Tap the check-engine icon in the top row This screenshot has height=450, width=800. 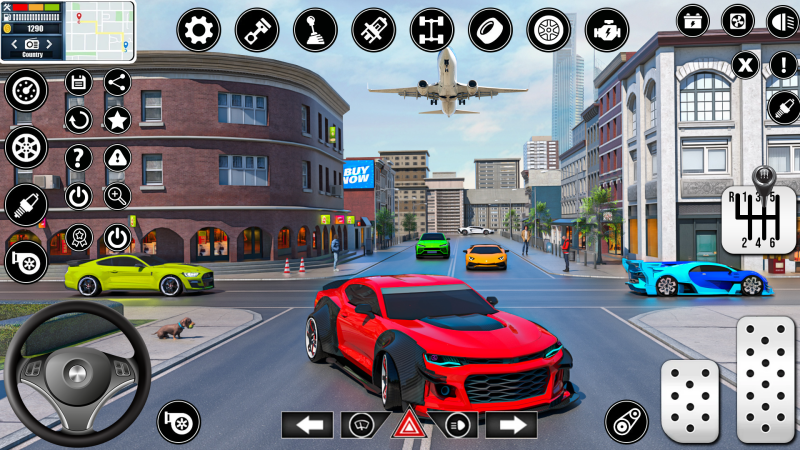(x=606, y=30)
